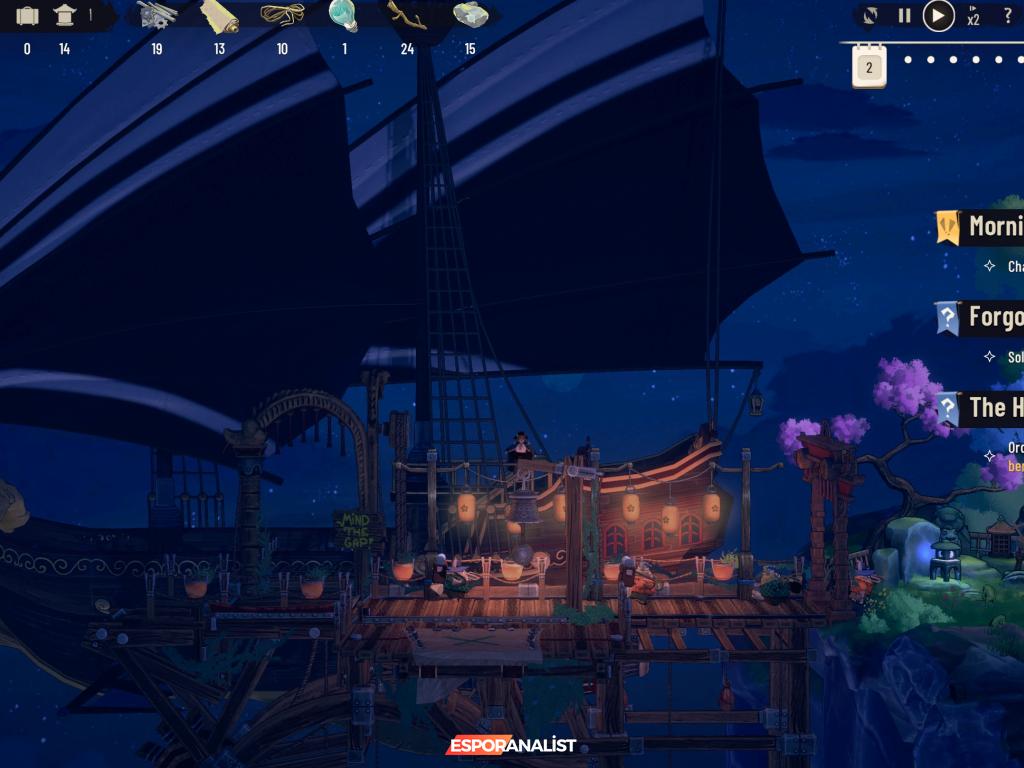Pause the game with the pause button
1024x768 pixels.
904,16
